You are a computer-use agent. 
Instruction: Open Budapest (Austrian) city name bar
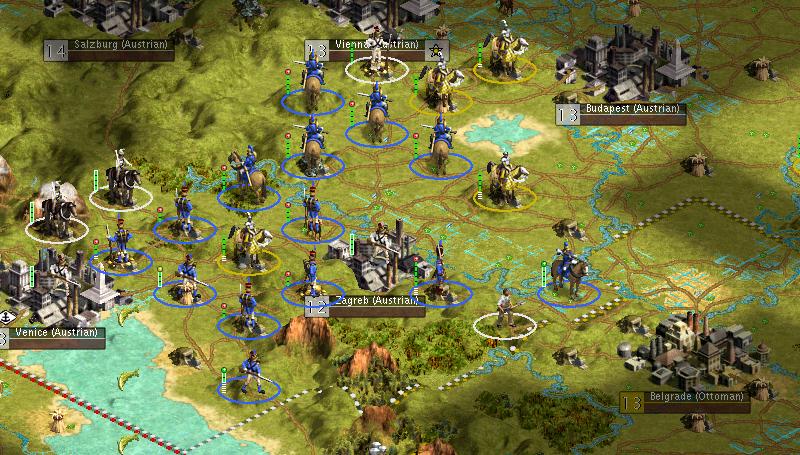click(632, 110)
